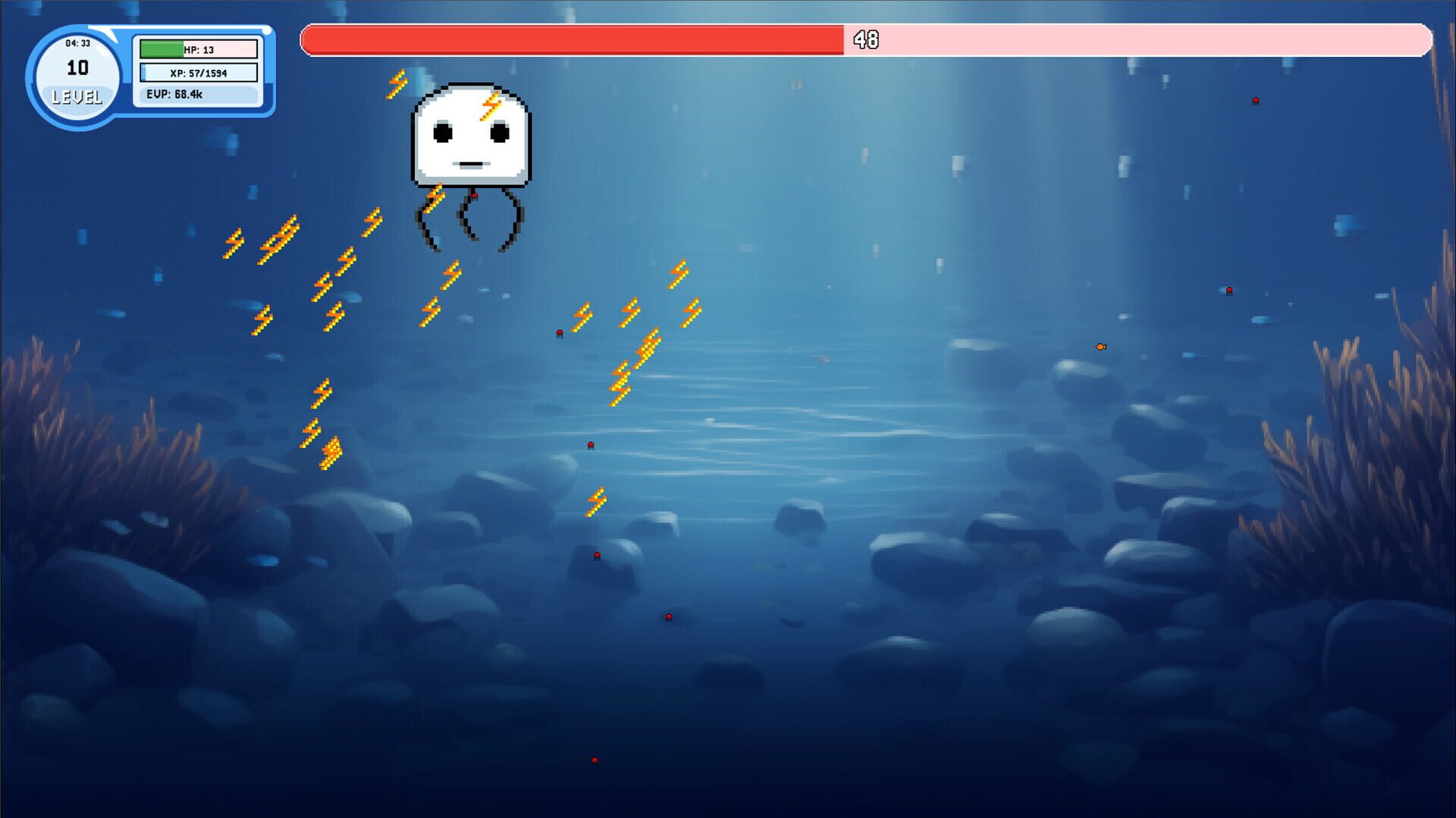This screenshot has height=818, width=1456.
Task: Select the white jellyfish character
Action: (470, 136)
